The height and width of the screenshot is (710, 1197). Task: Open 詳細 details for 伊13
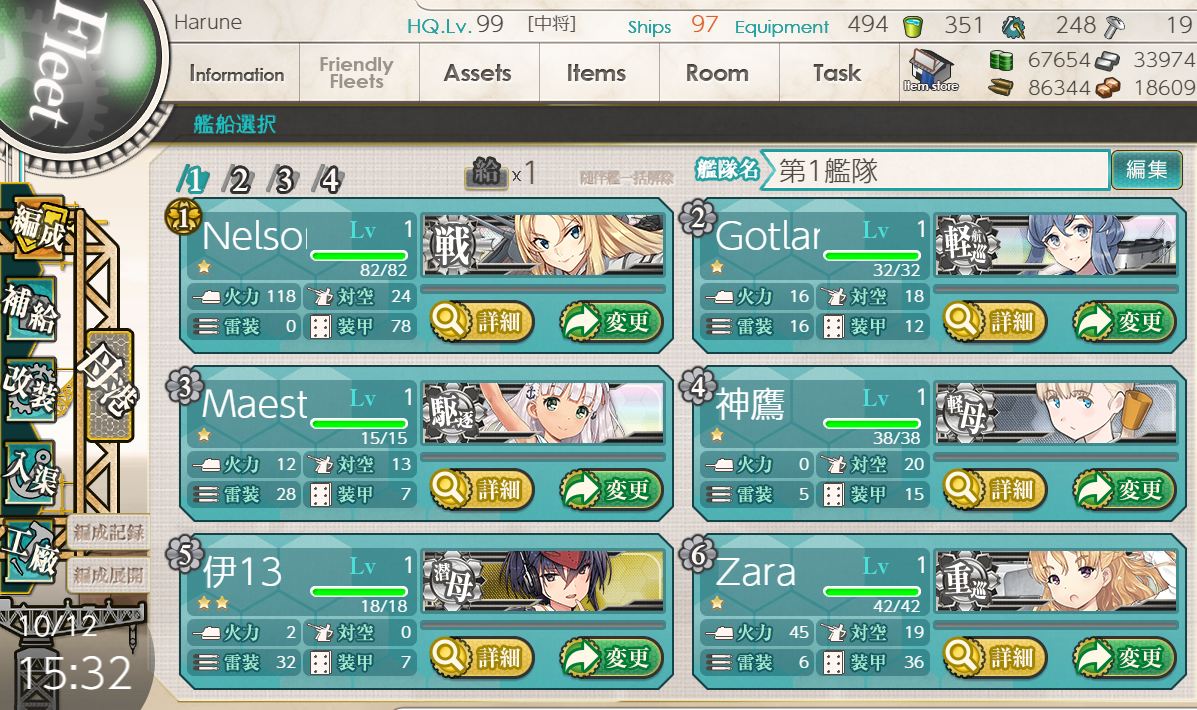click(482, 658)
